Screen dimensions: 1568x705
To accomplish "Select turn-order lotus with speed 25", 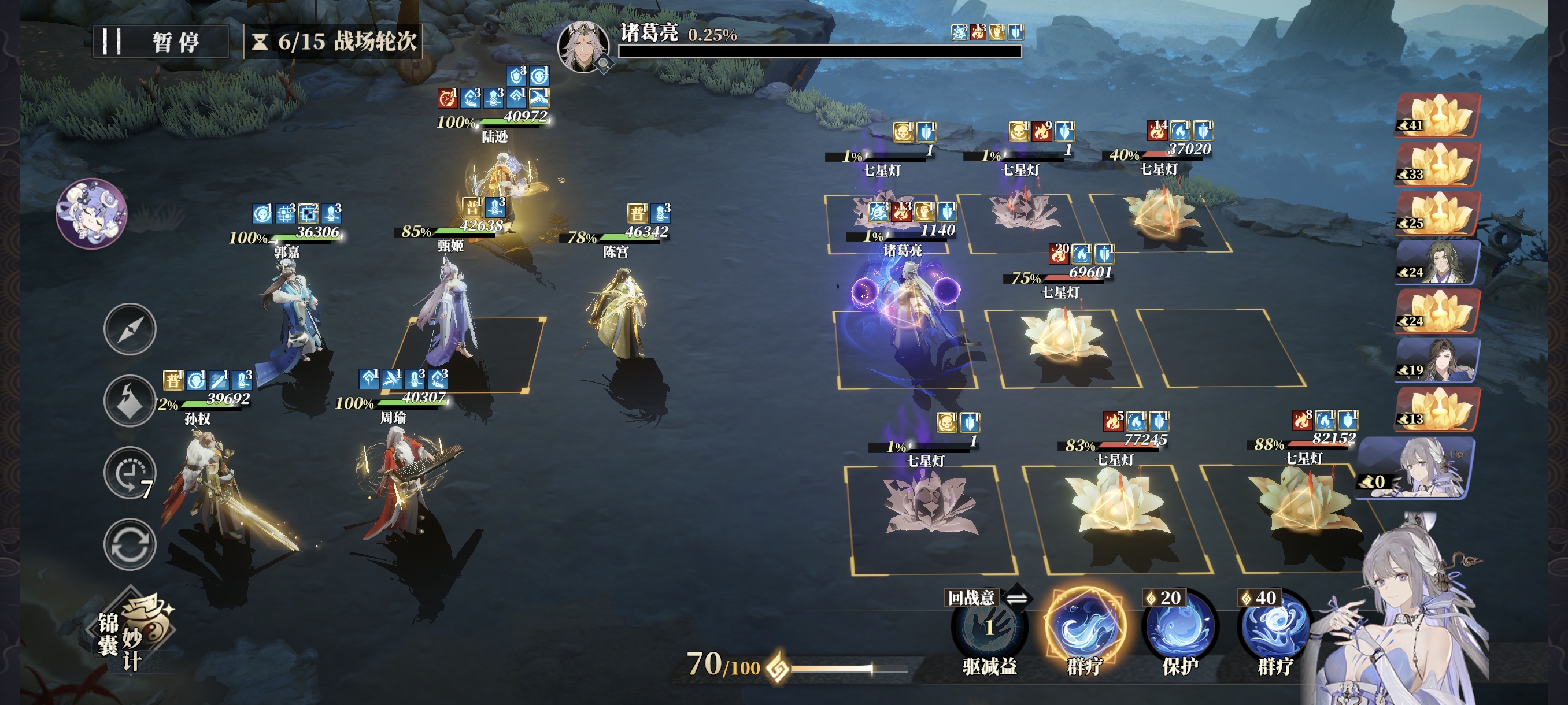I will (1437, 213).
